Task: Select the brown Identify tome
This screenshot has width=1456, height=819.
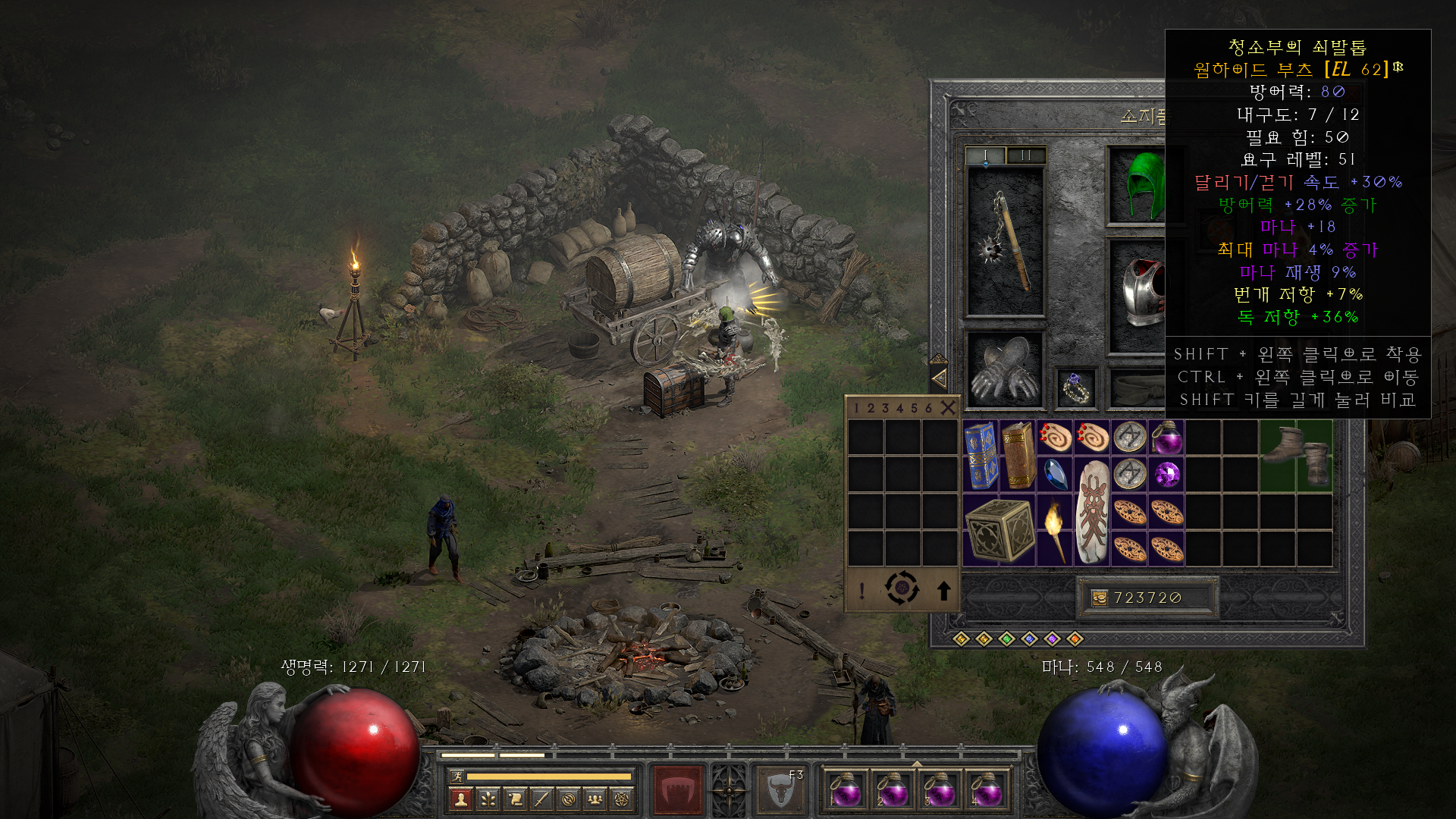Action: [1018, 455]
